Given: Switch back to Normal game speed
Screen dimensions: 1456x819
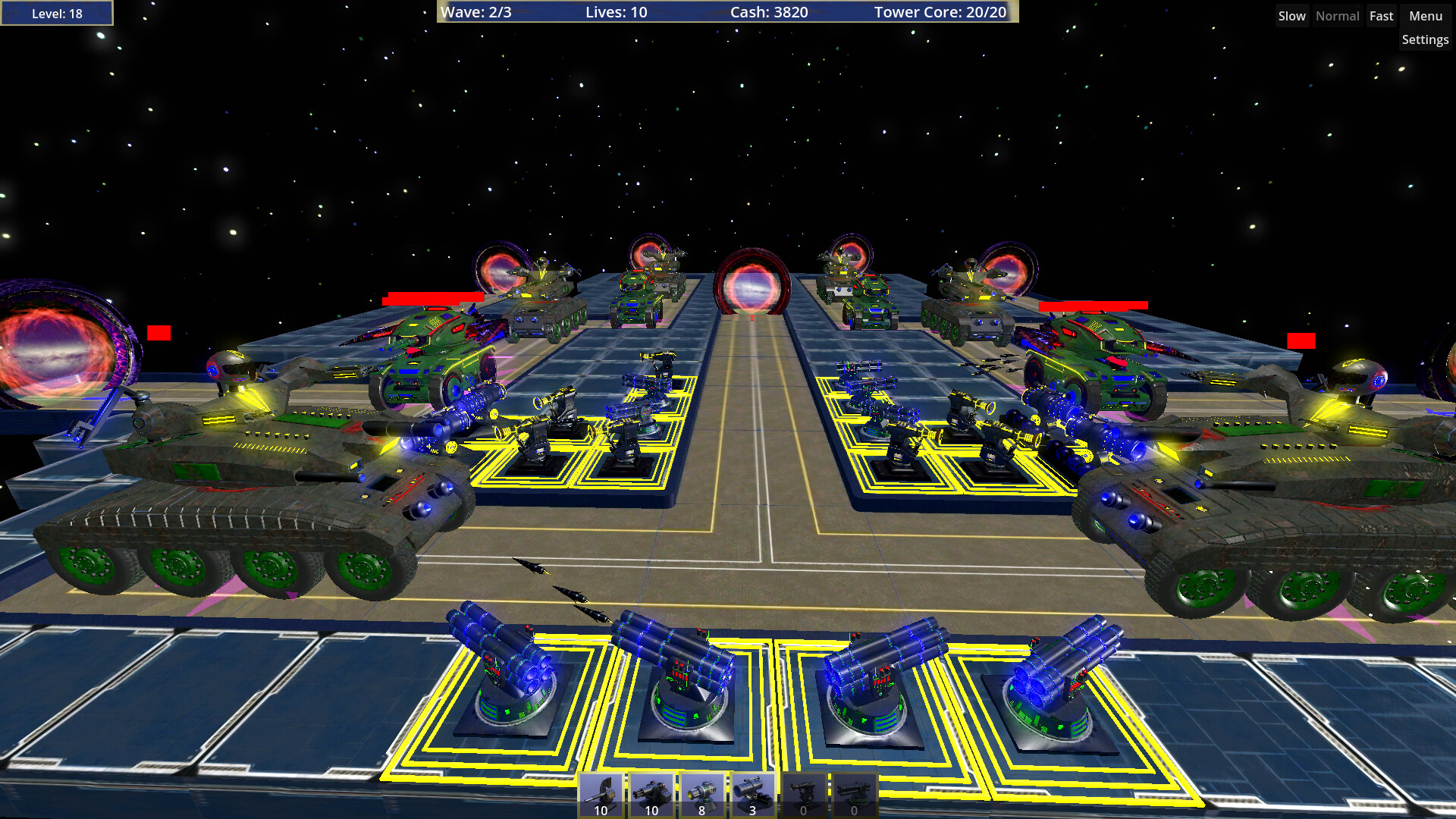Looking at the screenshot, I should (1337, 15).
